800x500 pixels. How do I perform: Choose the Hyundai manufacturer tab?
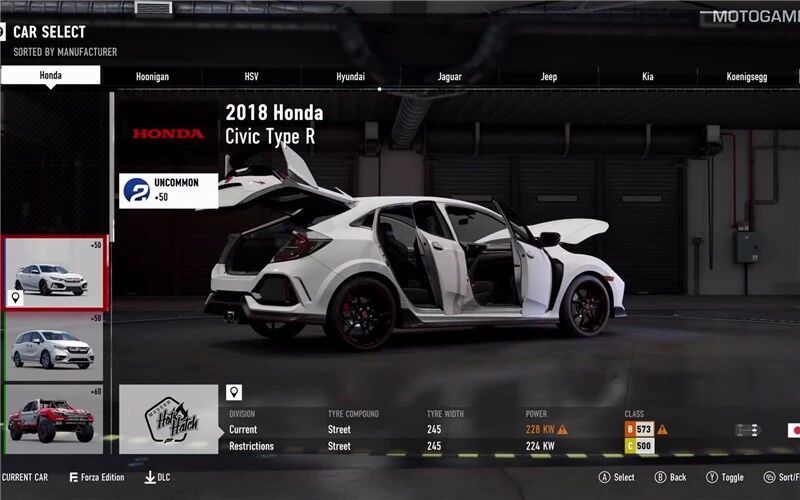(350, 77)
